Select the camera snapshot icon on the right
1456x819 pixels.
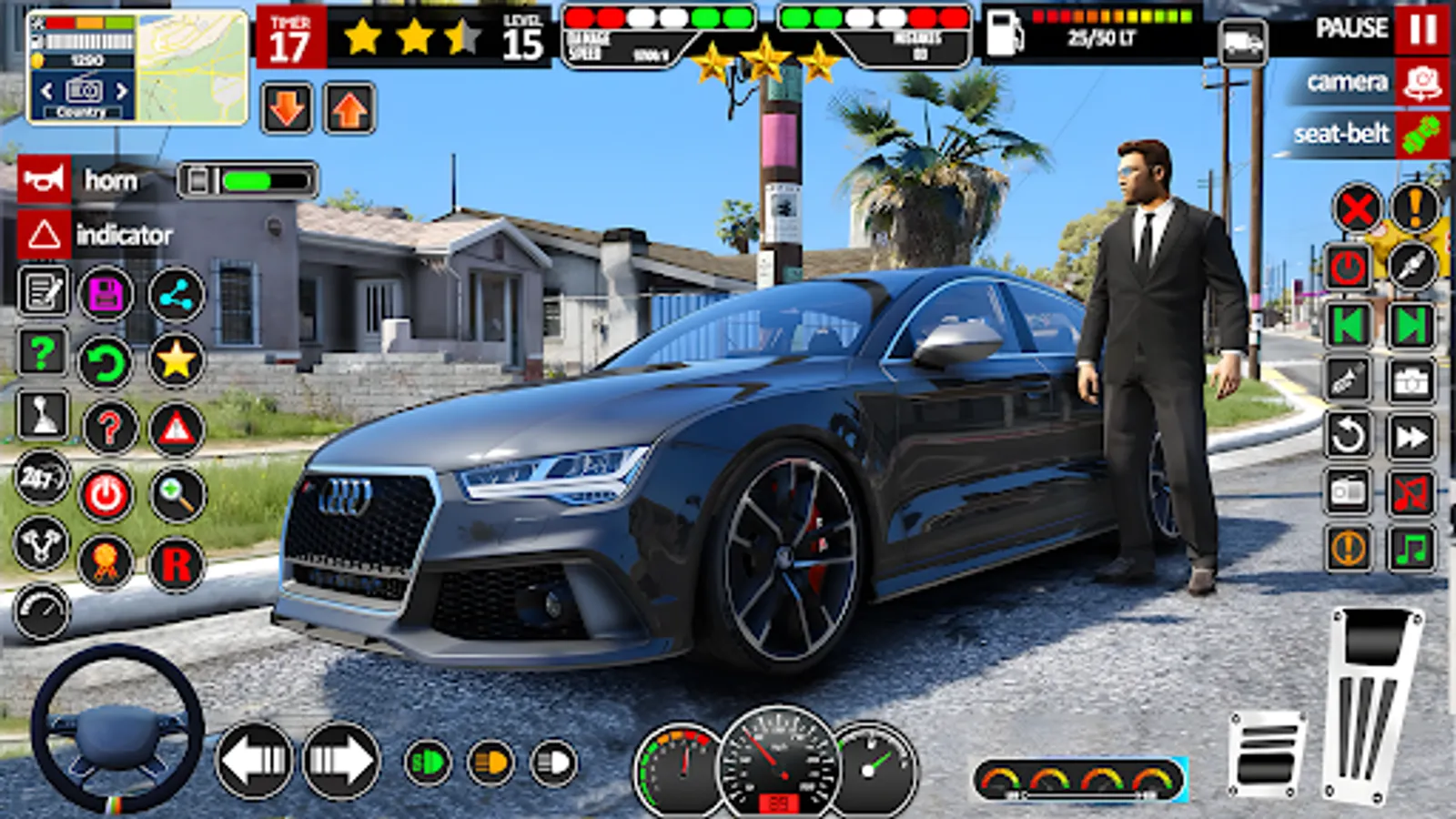click(x=1410, y=379)
